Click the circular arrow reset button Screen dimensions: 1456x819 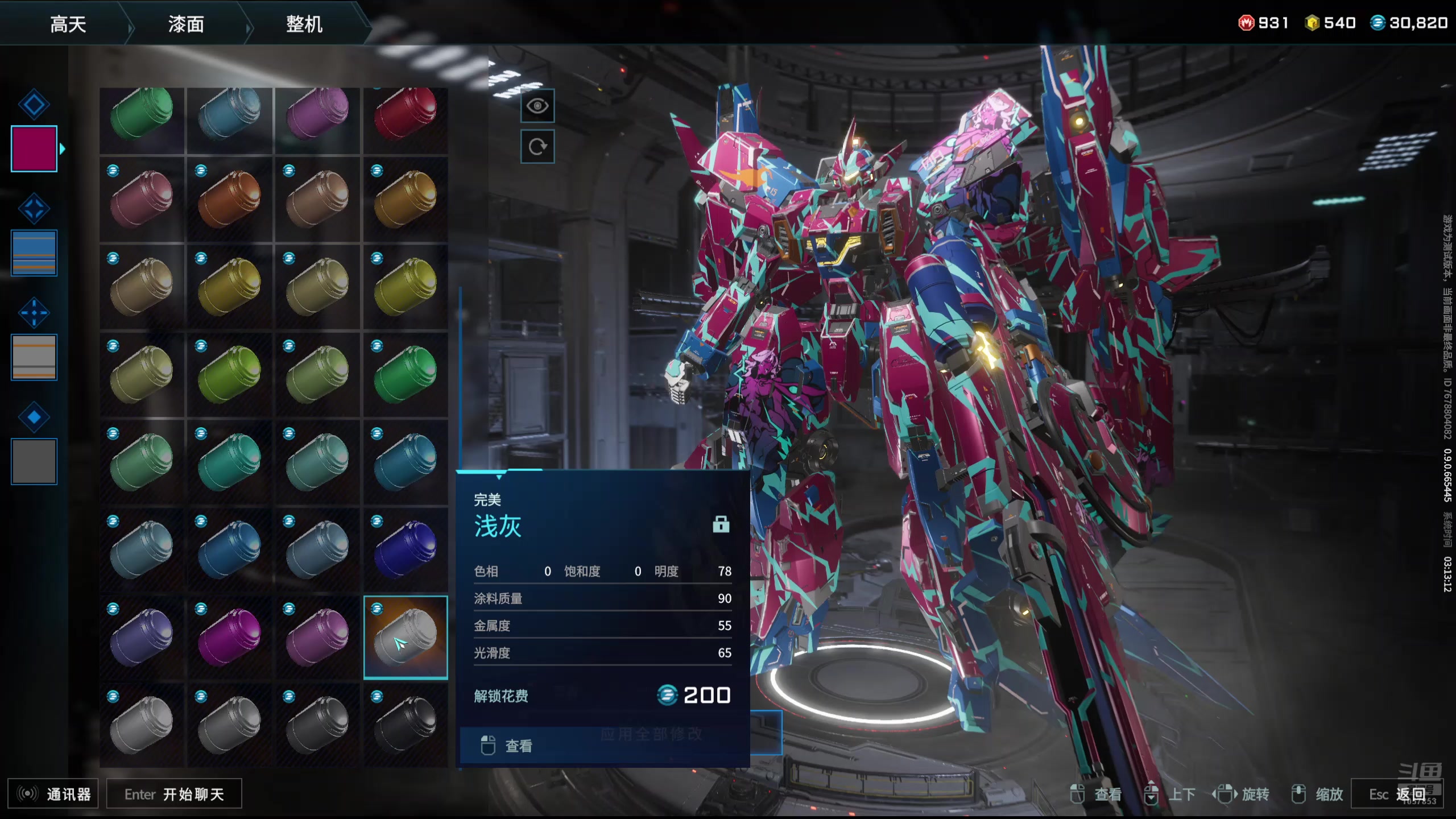coord(537,147)
